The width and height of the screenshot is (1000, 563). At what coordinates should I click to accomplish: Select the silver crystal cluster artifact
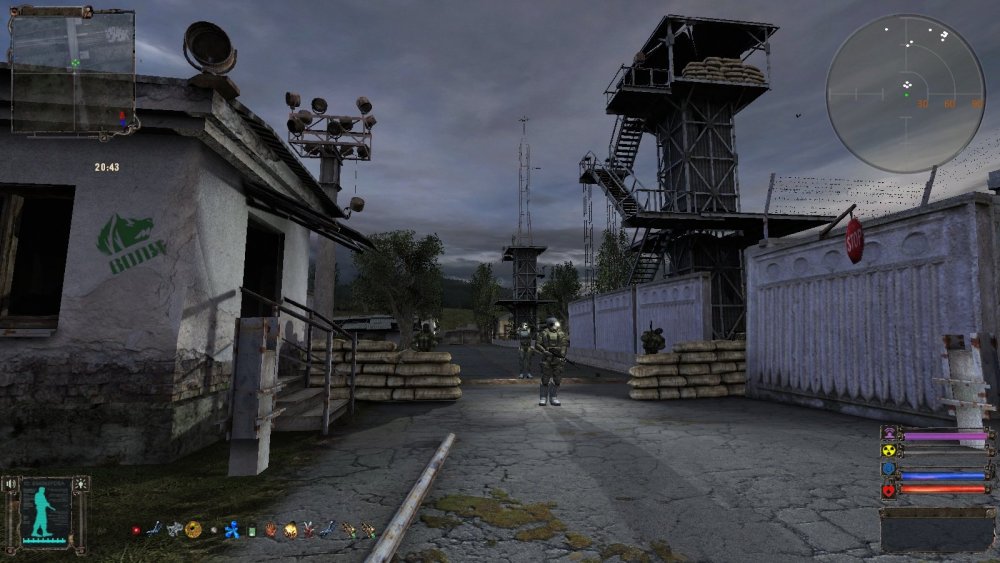pos(175,529)
